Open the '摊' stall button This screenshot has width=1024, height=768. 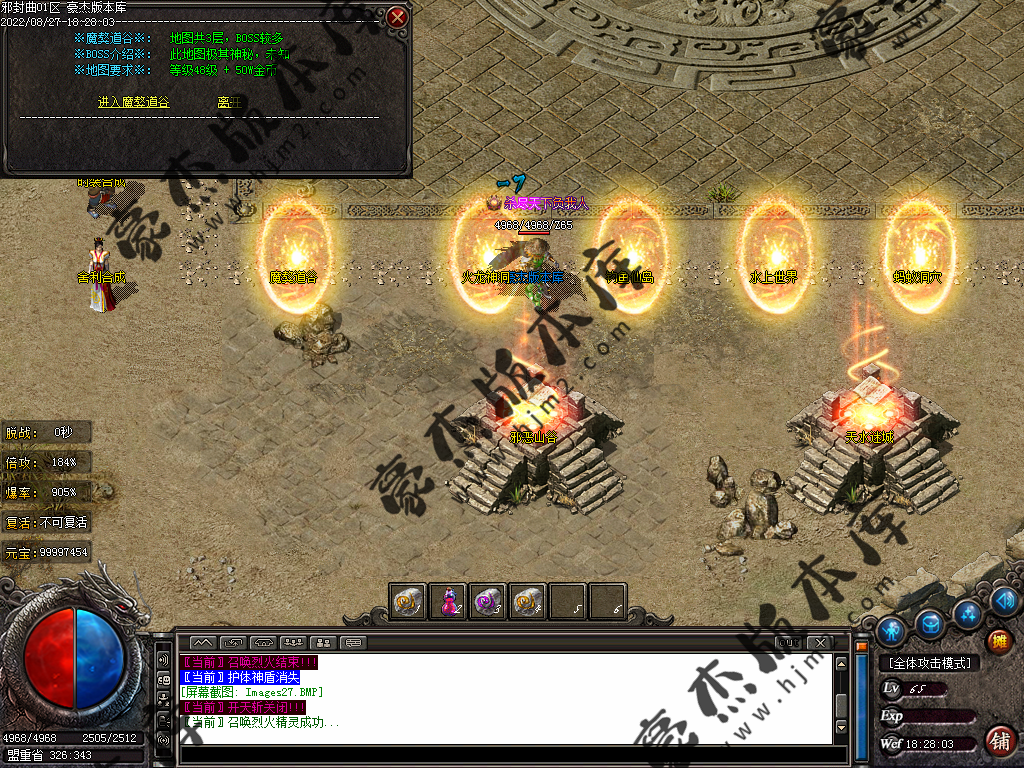pos(998,640)
